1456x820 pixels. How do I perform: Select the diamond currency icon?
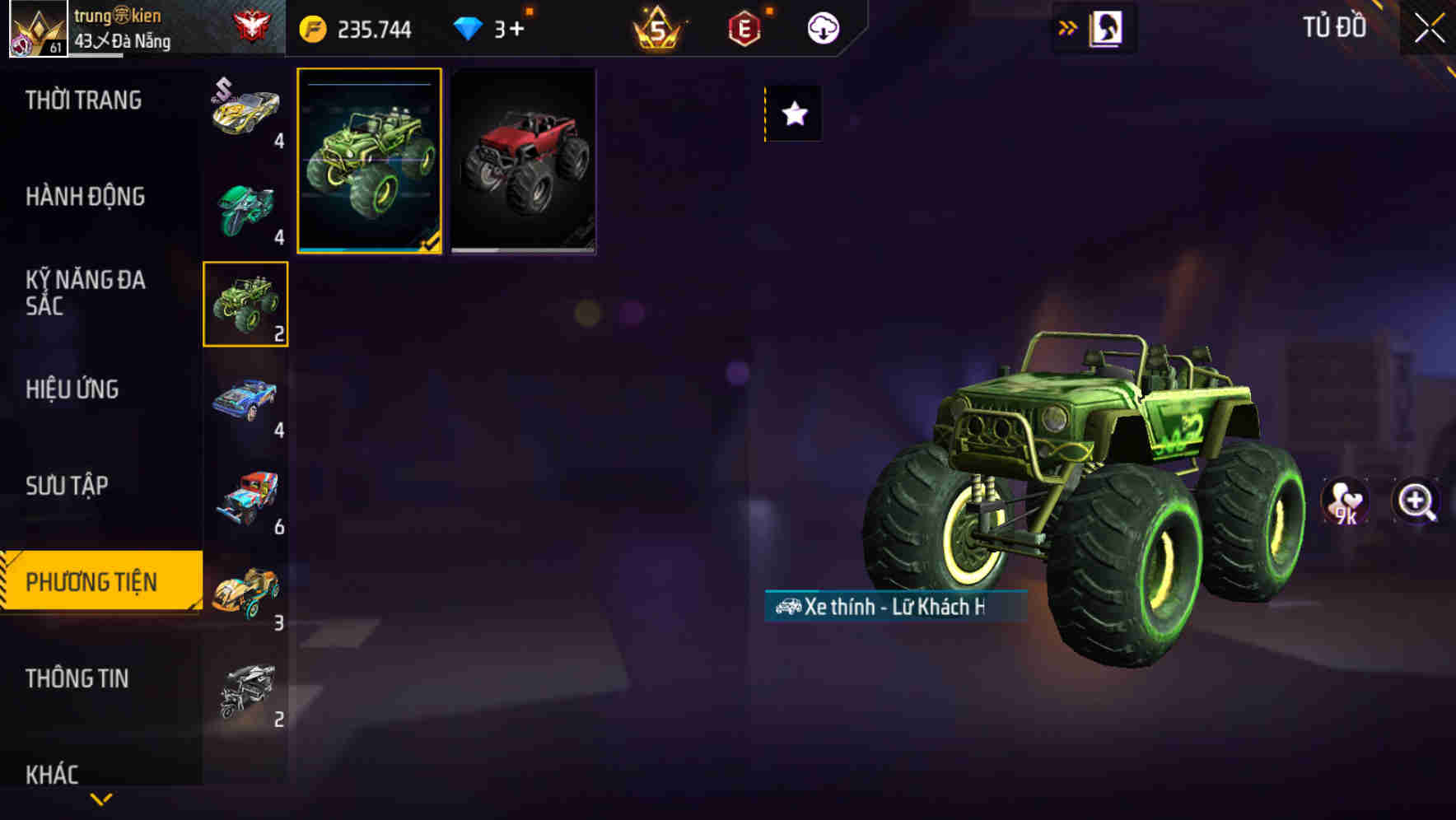point(470,27)
